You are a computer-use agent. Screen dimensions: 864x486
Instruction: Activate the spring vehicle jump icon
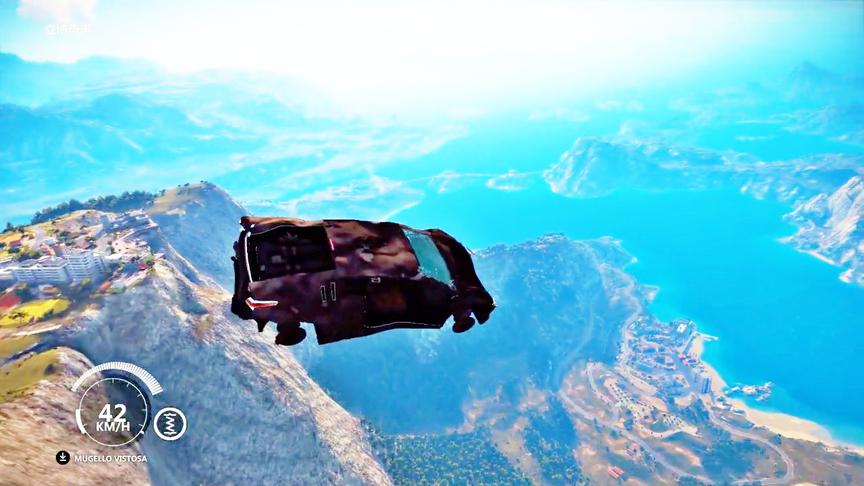pyautogui.click(x=169, y=423)
